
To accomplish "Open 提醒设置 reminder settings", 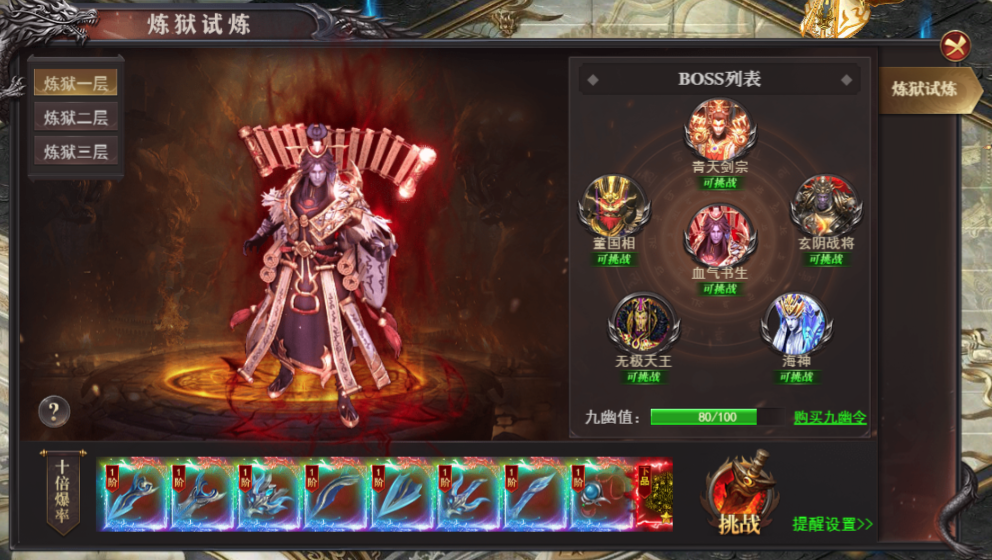I will coord(832,523).
